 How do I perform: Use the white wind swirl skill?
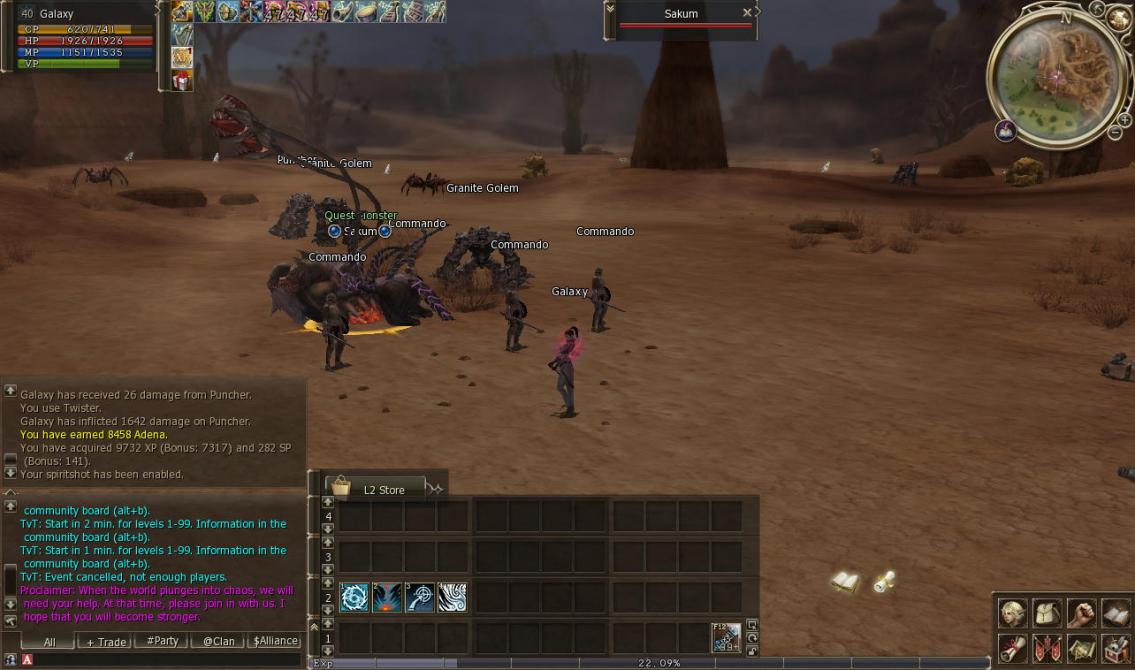(452, 597)
